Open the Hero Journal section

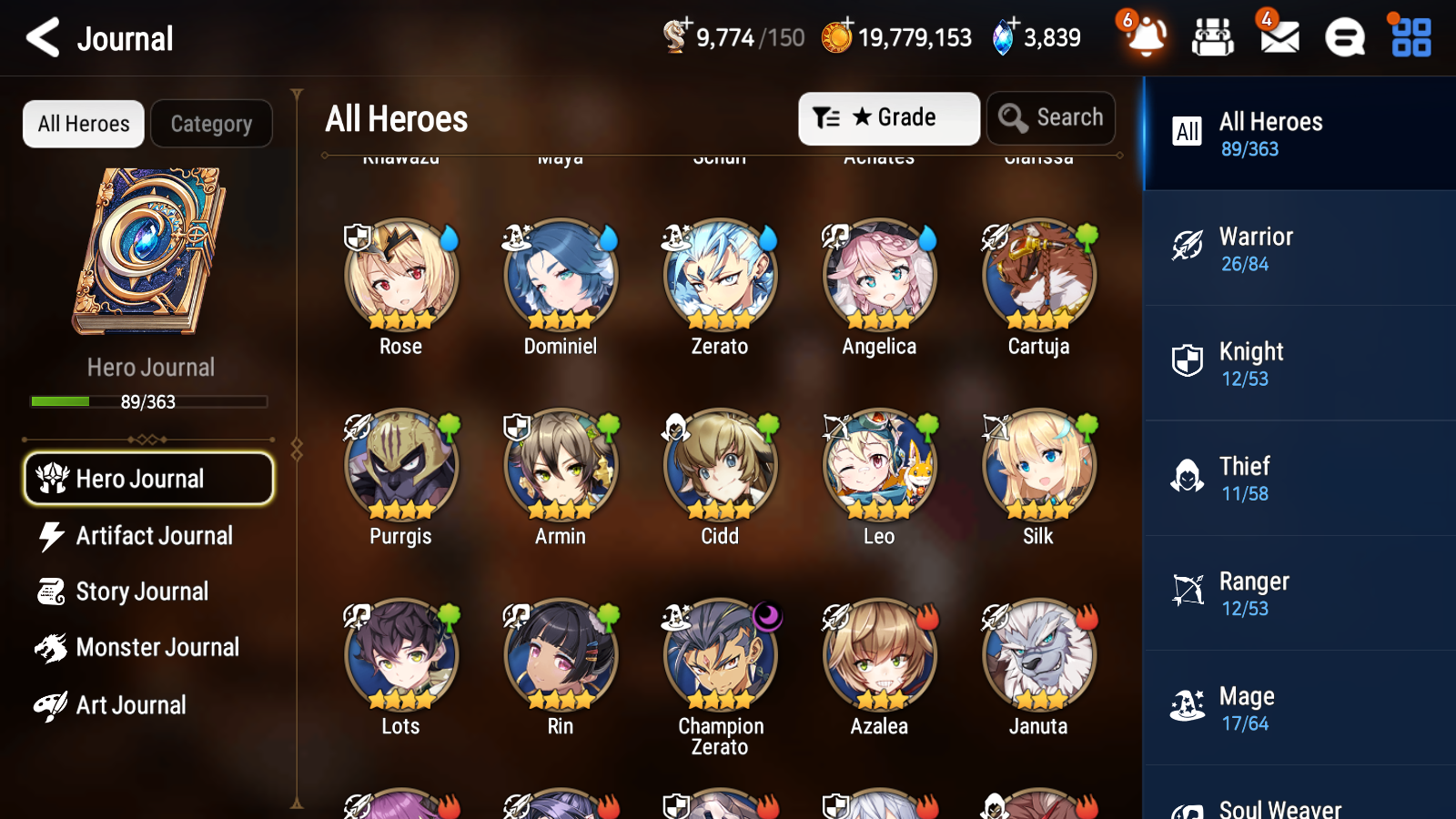click(148, 478)
